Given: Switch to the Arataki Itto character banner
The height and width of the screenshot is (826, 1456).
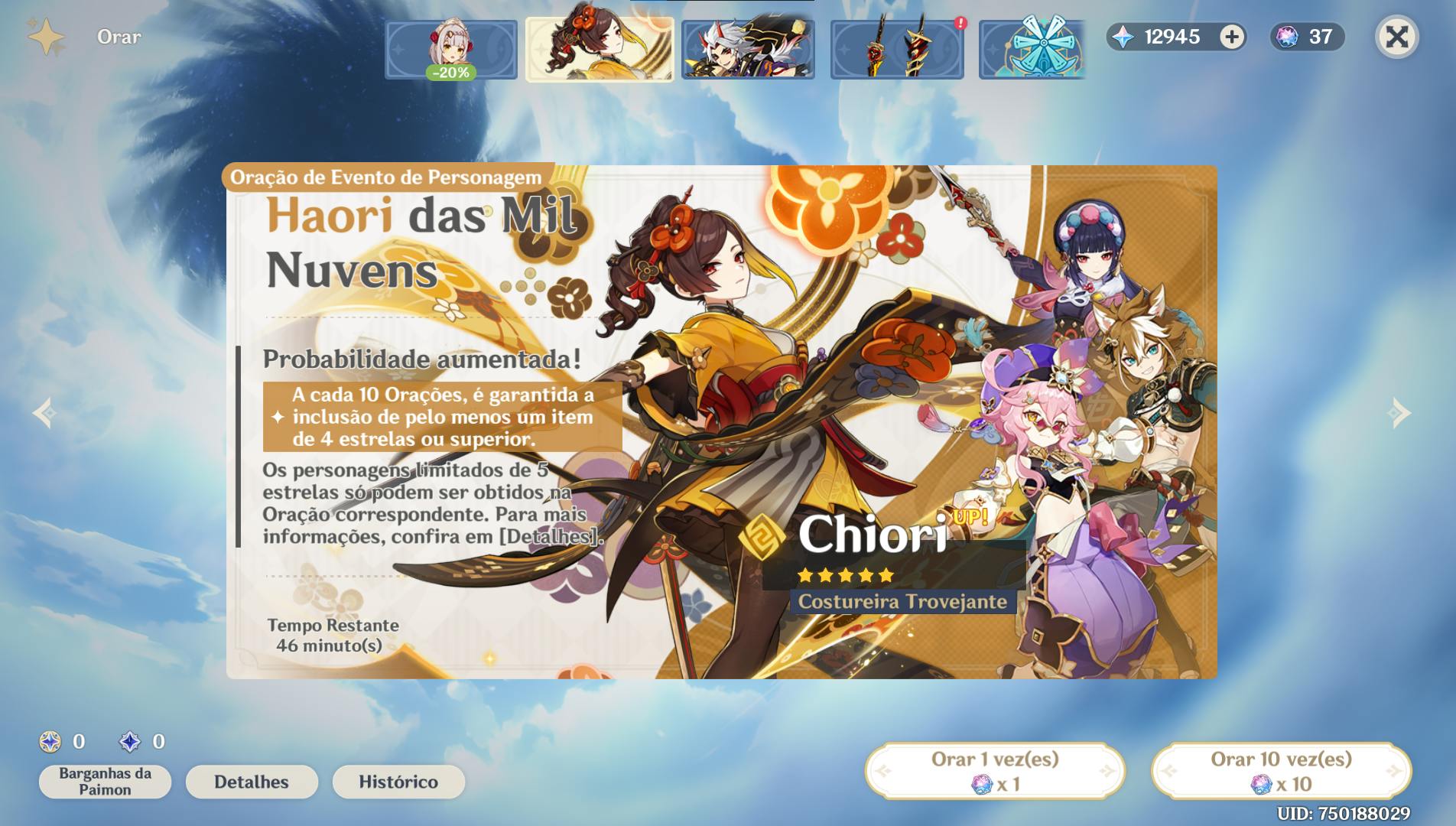Looking at the screenshot, I should pyautogui.click(x=748, y=47).
